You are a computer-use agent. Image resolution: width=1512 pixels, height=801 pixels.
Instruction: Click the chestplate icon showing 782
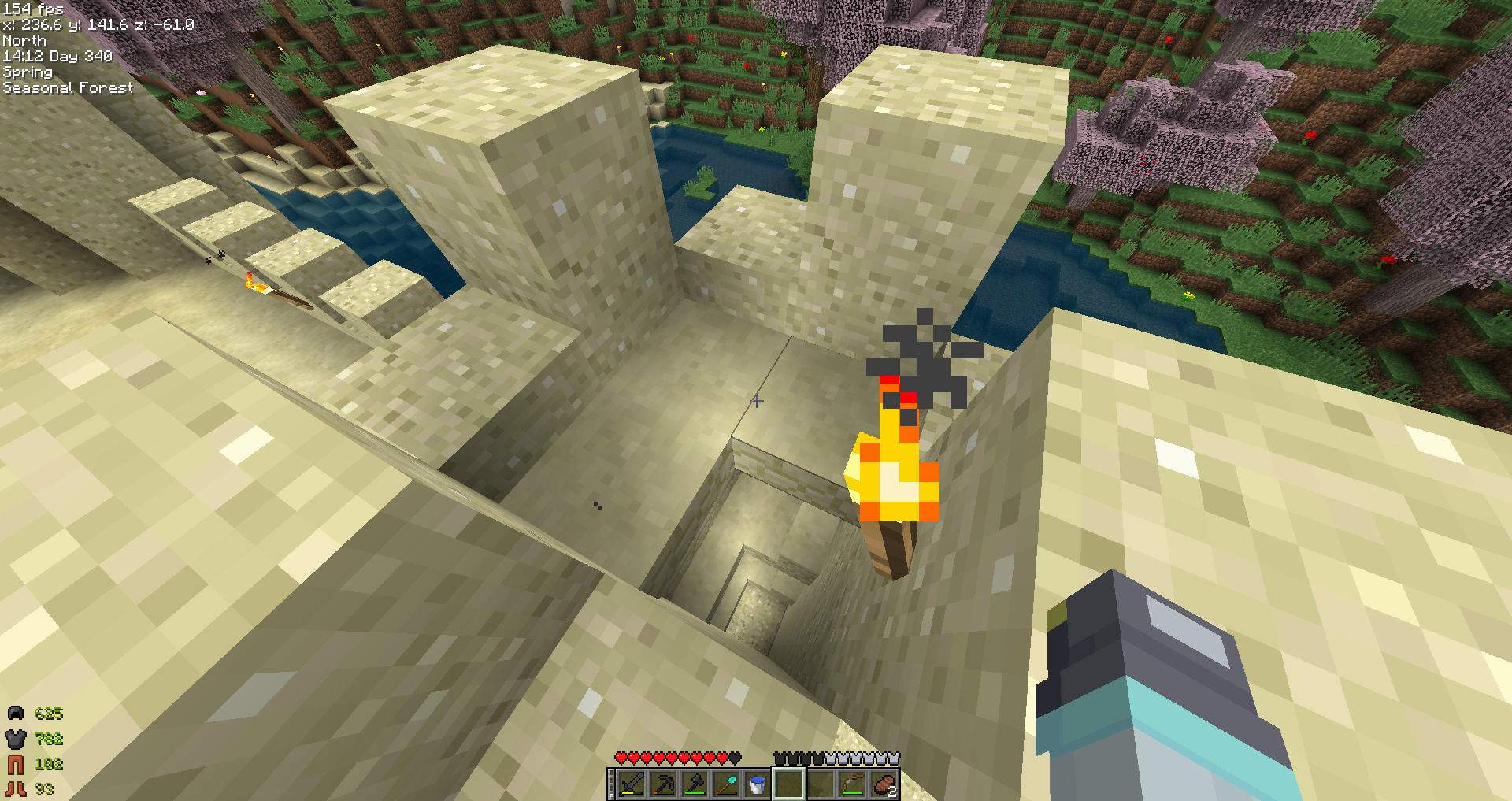point(14,738)
